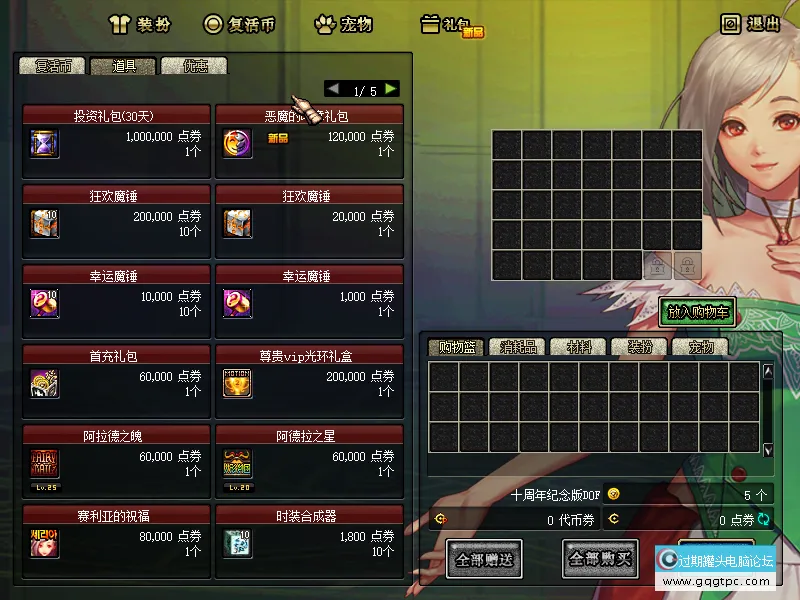Select the 时装合成器 item
This screenshot has width=800, height=600.
pyautogui.click(x=309, y=541)
